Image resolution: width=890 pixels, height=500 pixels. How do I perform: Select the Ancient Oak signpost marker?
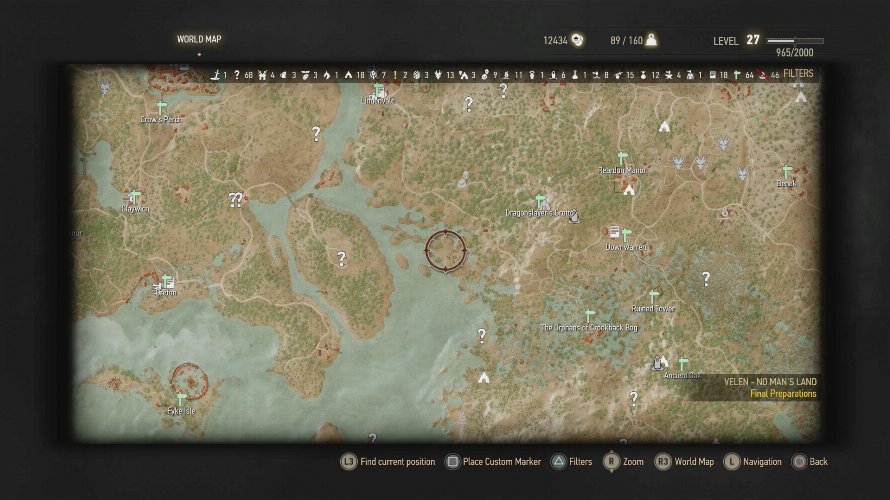(683, 364)
